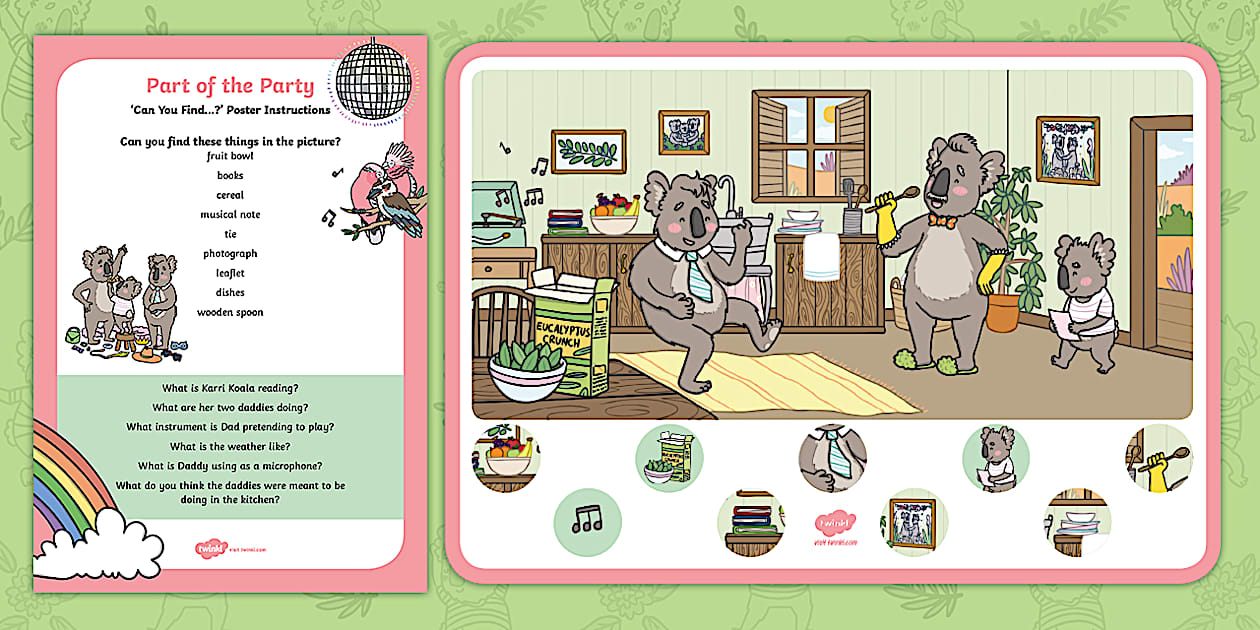This screenshot has width=1260, height=630.
Task: Select the wooden spoon circle thumbnail
Action: (1159, 458)
